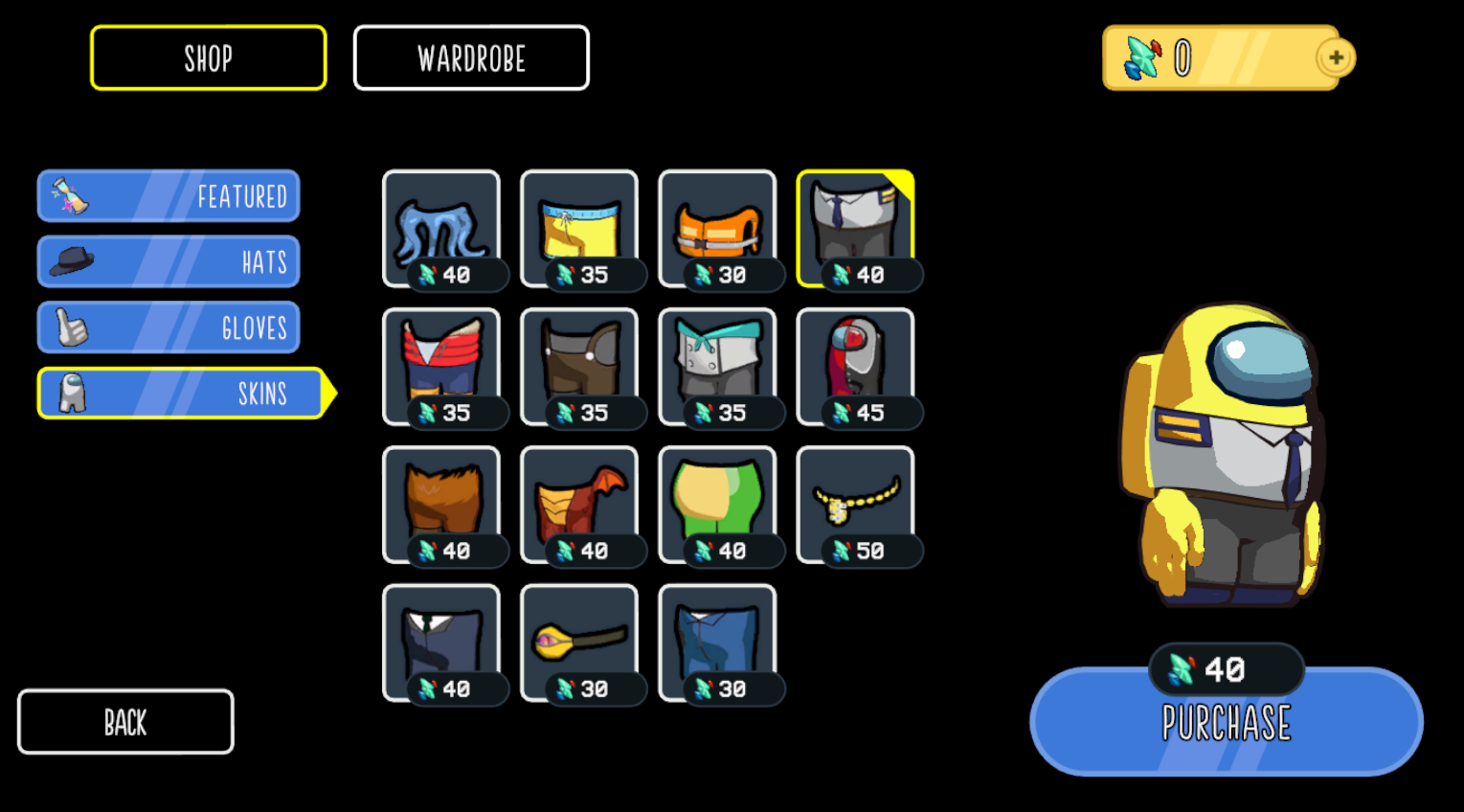Select the SHOP tab

(x=208, y=57)
